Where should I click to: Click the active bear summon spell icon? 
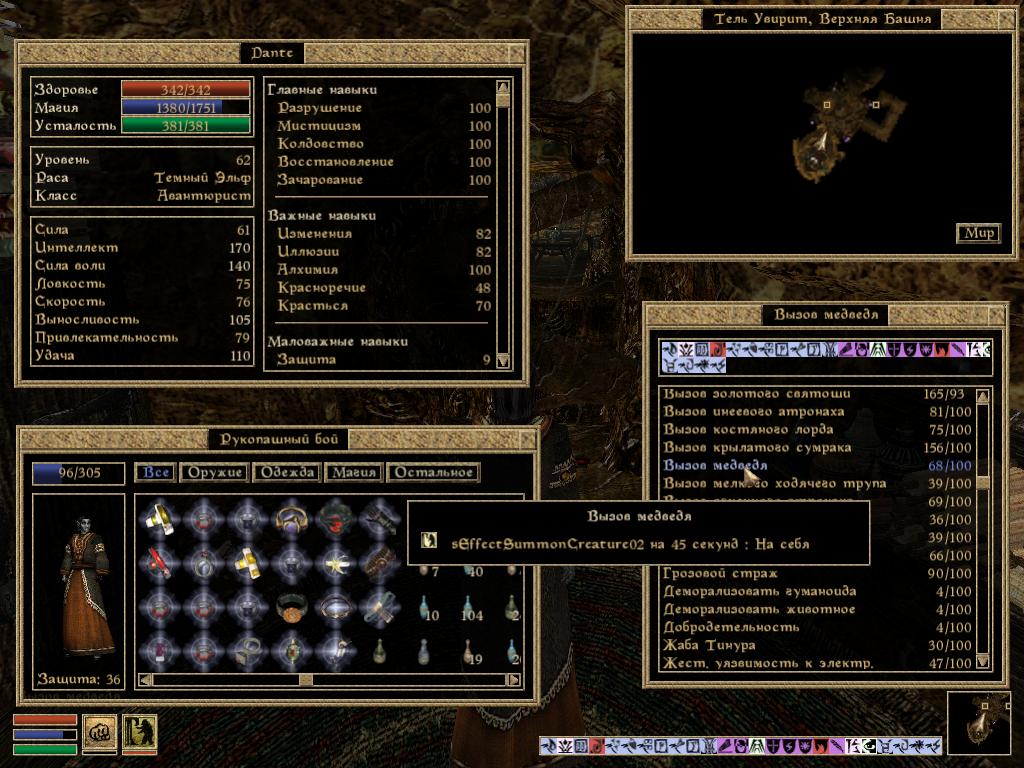pos(139,732)
